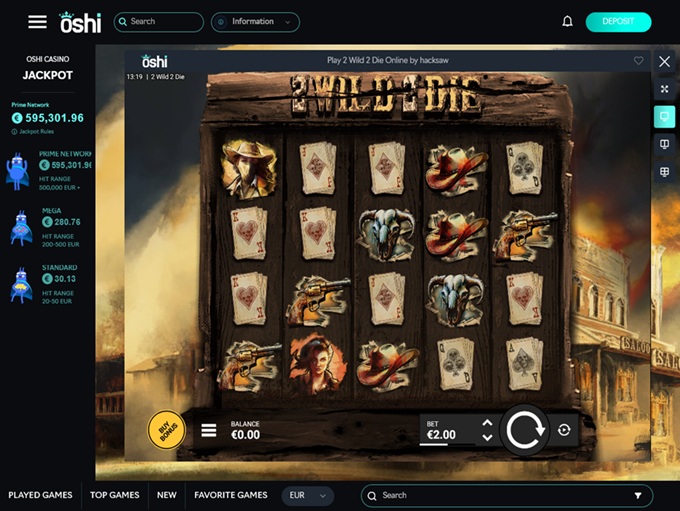
Task: Open the Jackpot Rules link
Action: tap(37, 132)
